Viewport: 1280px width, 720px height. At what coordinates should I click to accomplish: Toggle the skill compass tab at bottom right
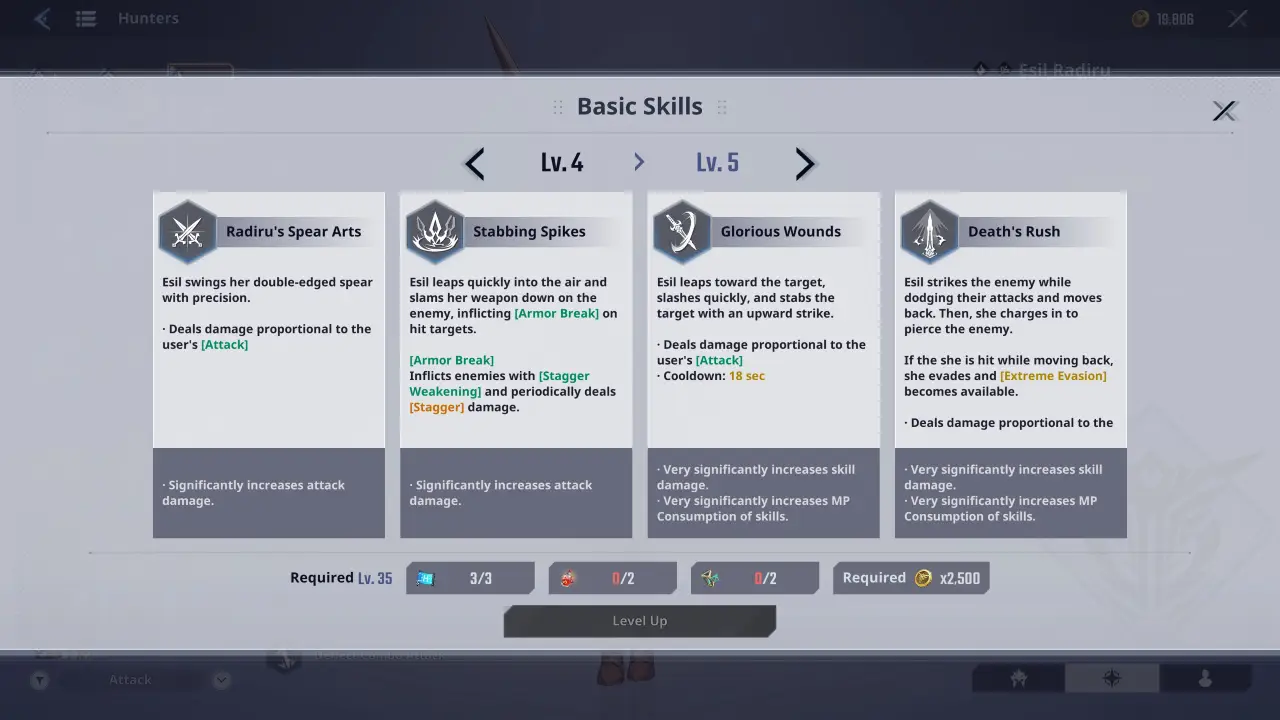pyautogui.click(x=1112, y=678)
